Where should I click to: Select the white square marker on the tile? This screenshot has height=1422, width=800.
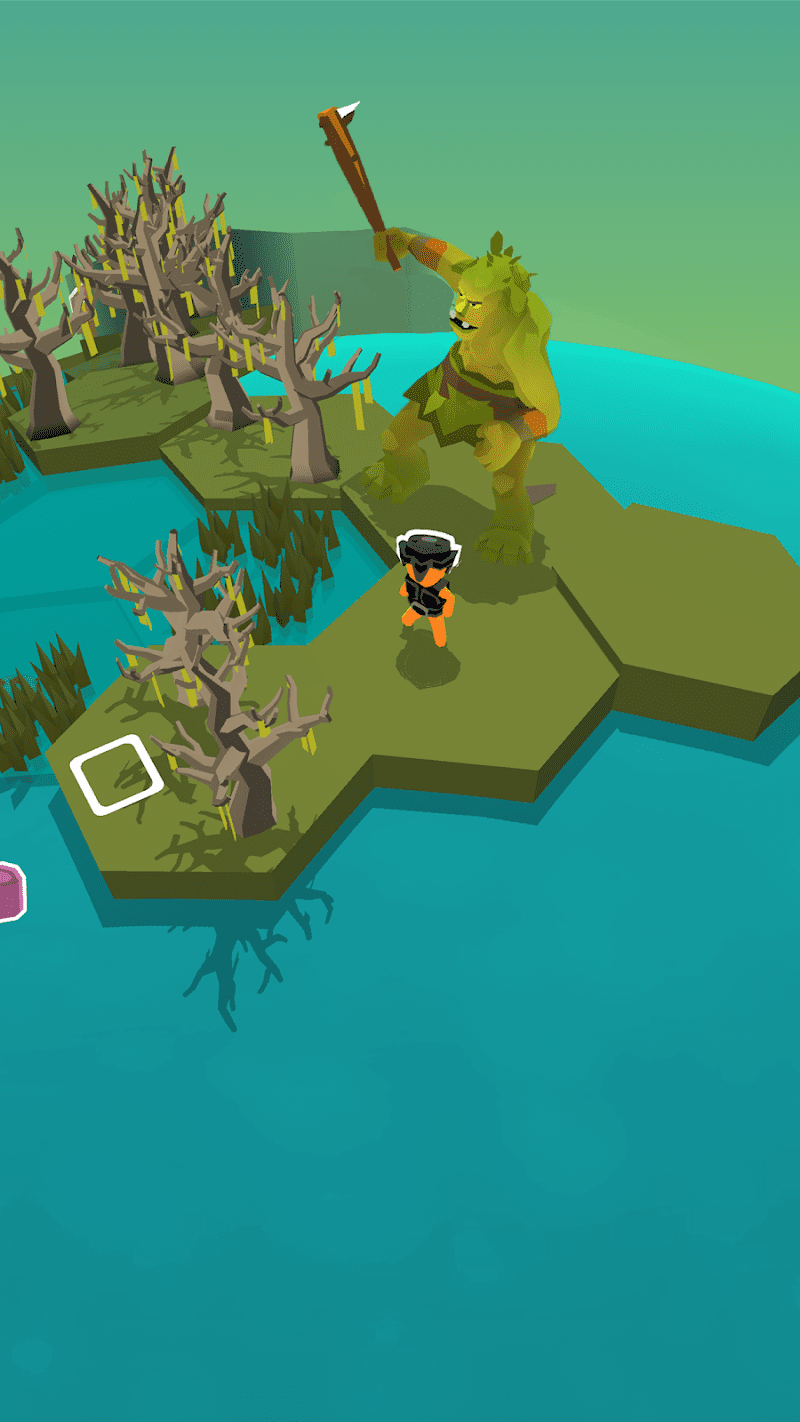pos(117,774)
